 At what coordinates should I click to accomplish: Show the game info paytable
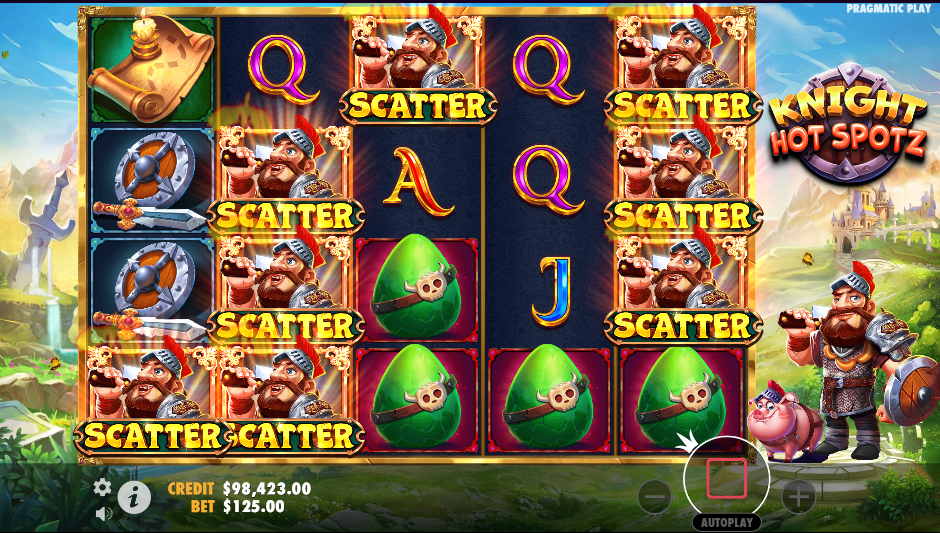click(x=133, y=496)
